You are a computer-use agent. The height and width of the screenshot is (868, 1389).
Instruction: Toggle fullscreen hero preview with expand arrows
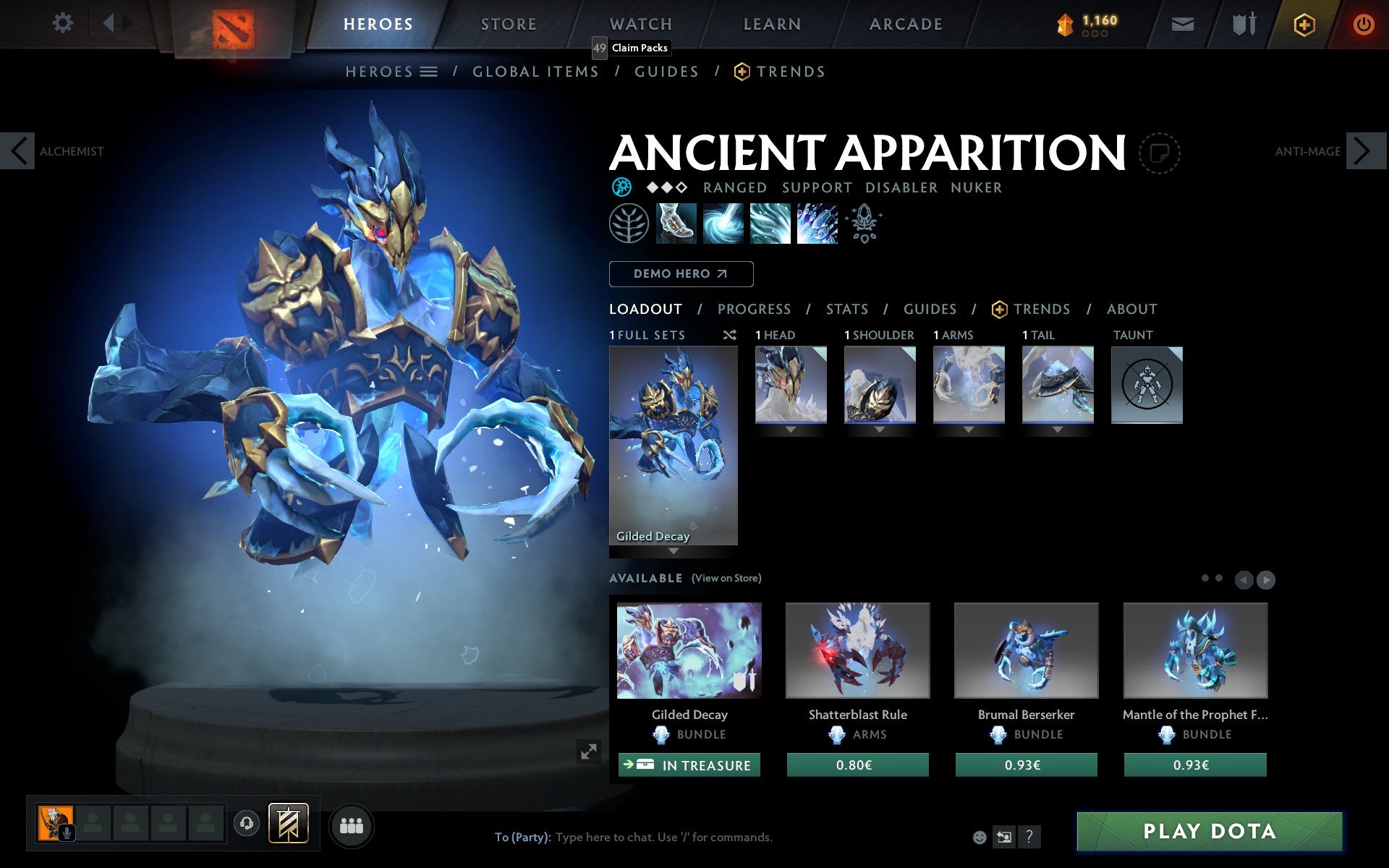588,752
